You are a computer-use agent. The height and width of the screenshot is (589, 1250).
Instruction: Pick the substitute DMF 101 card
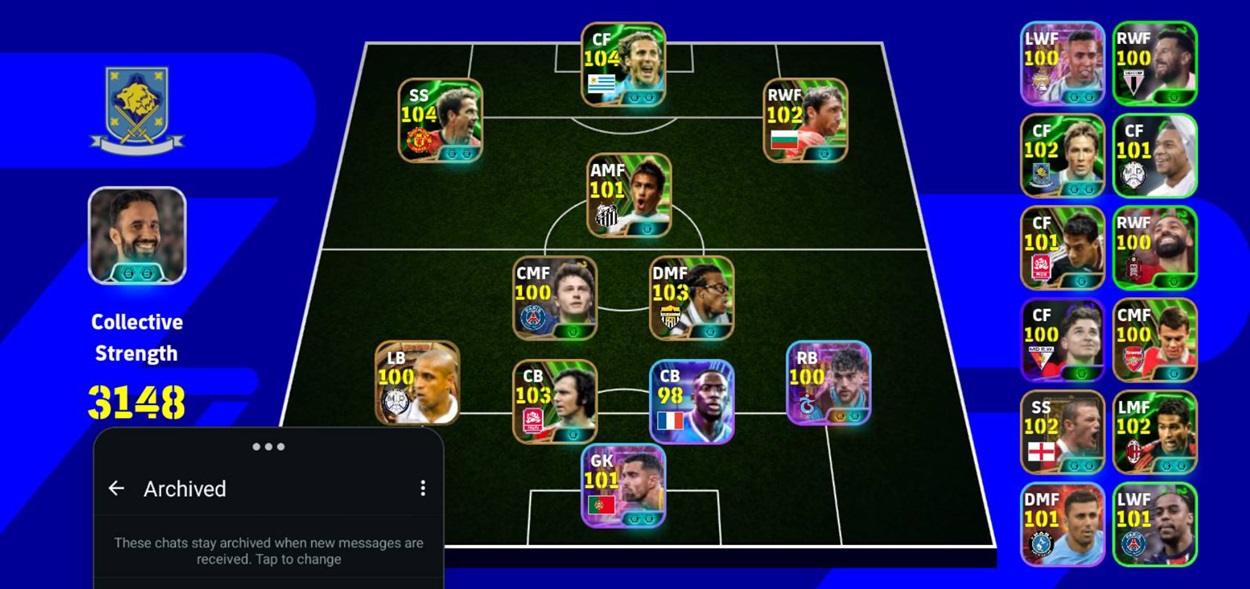point(1062,524)
